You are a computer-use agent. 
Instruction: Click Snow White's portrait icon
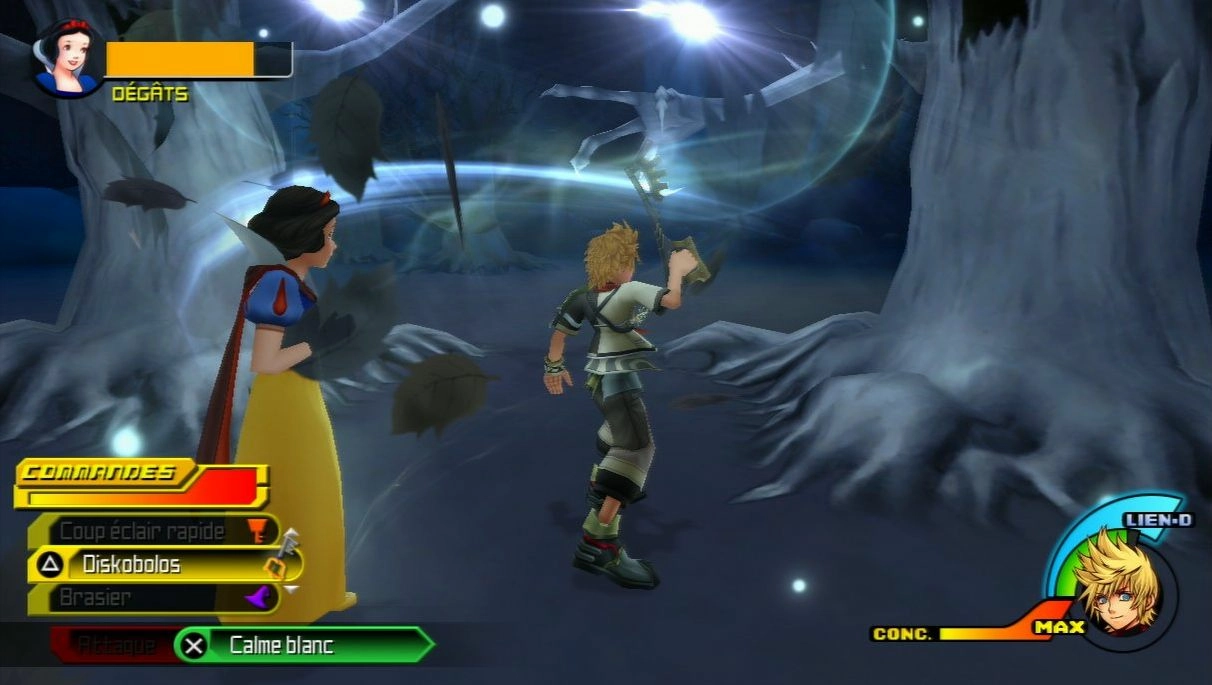pyautogui.click(x=68, y=58)
